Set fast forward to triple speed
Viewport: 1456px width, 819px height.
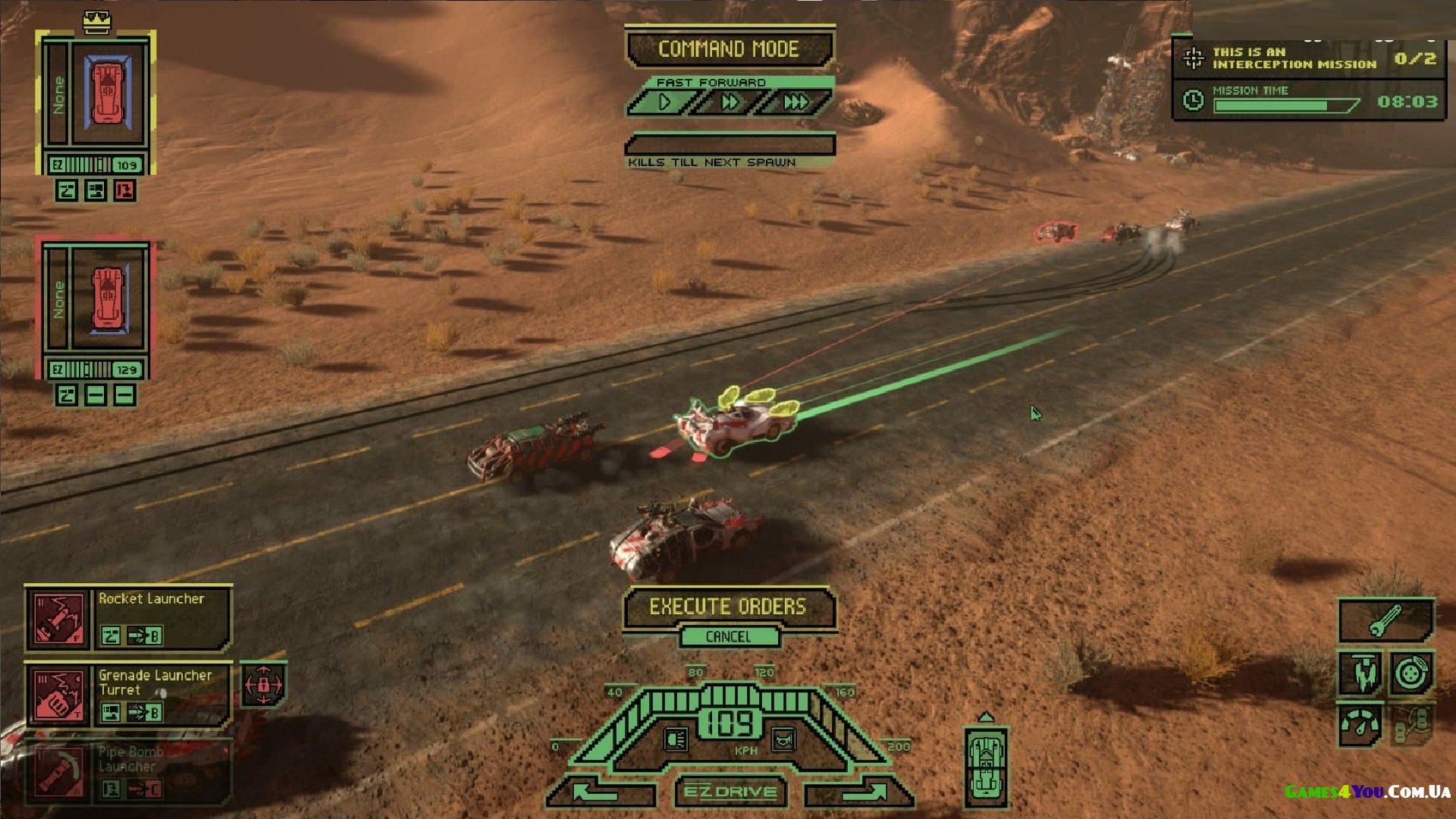(x=795, y=102)
